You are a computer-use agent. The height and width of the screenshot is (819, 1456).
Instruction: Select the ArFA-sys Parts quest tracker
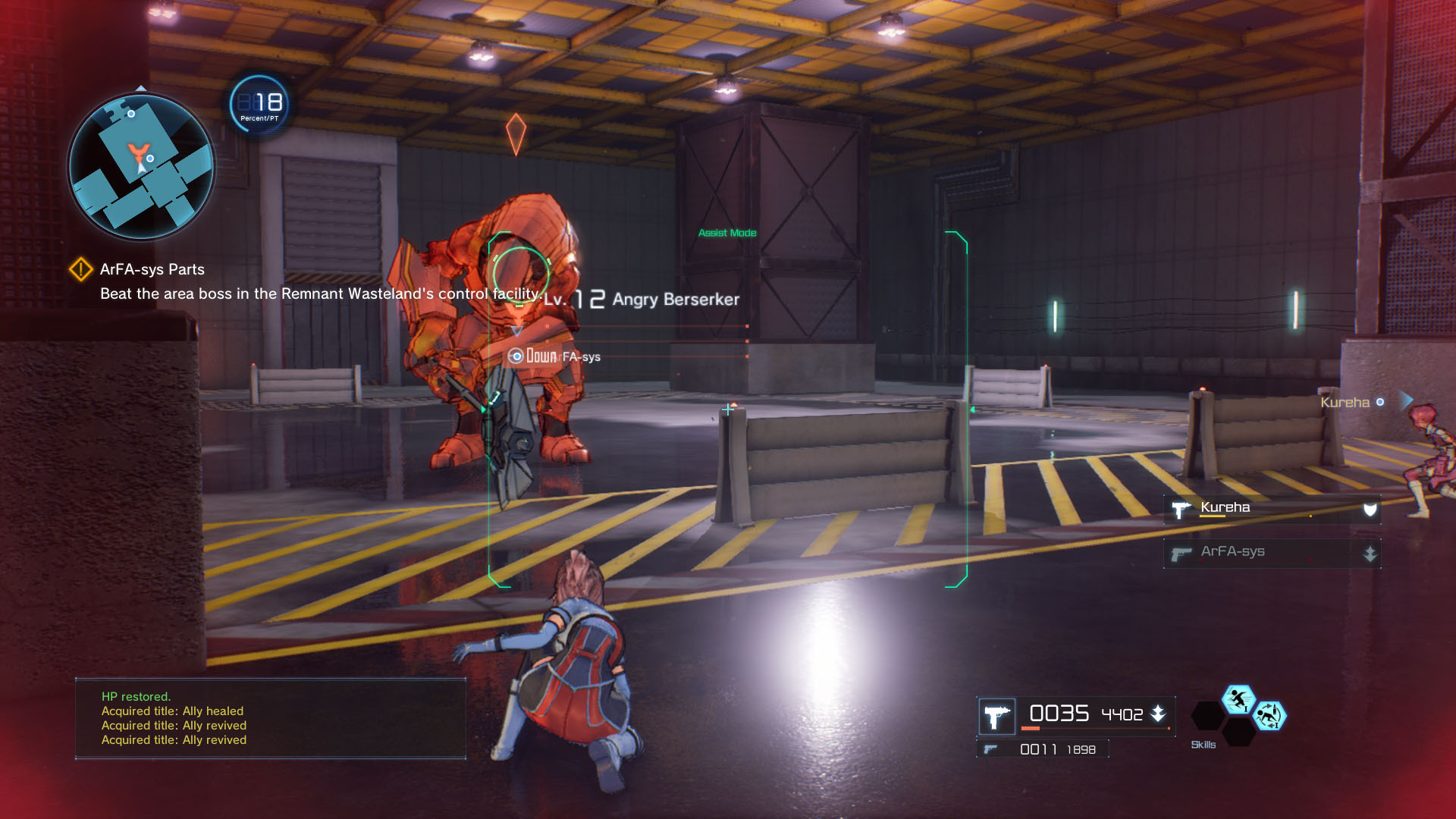152,270
